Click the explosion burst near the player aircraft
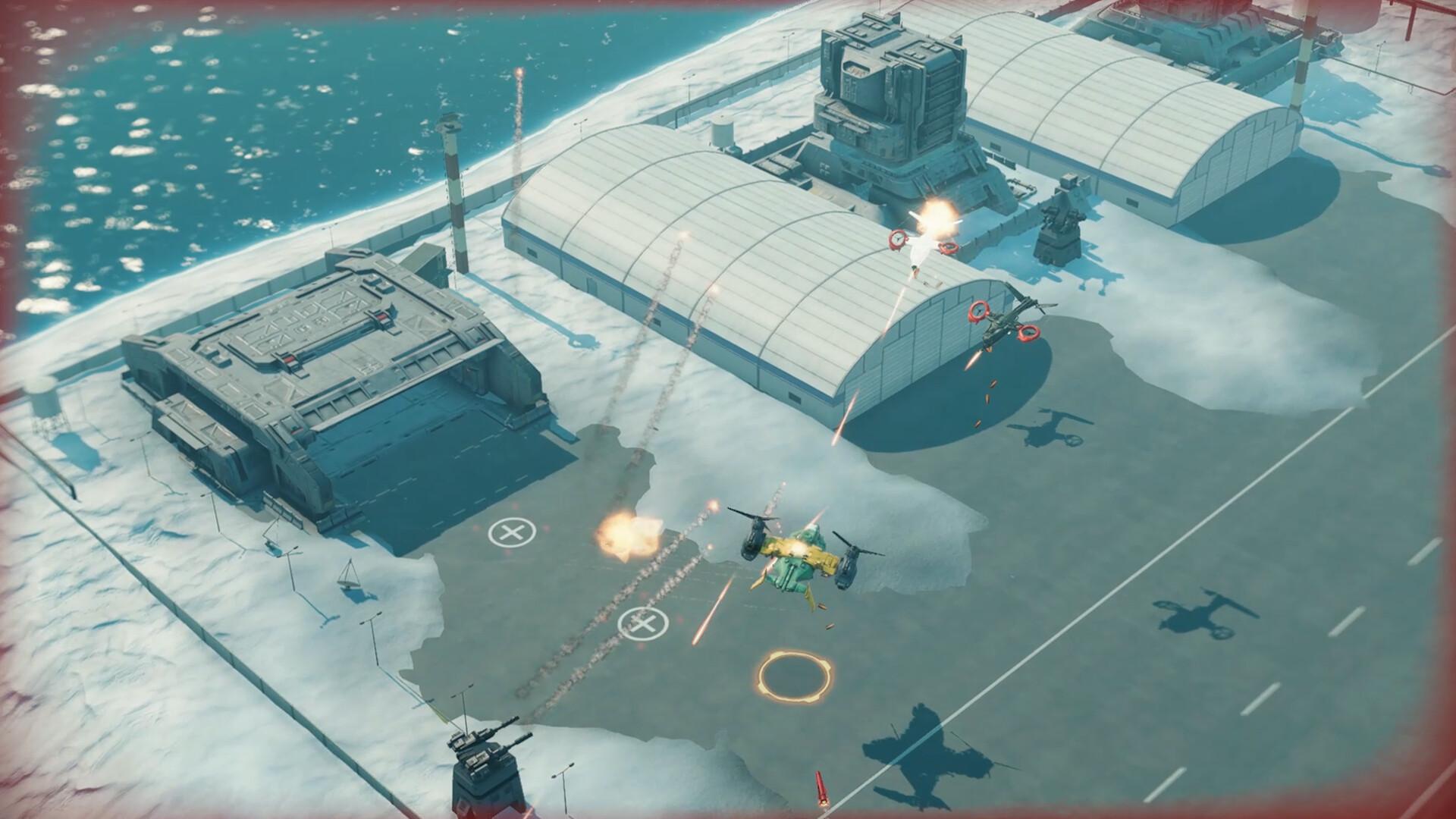Image resolution: width=1456 pixels, height=819 pixels. click(x=629, y=535)
